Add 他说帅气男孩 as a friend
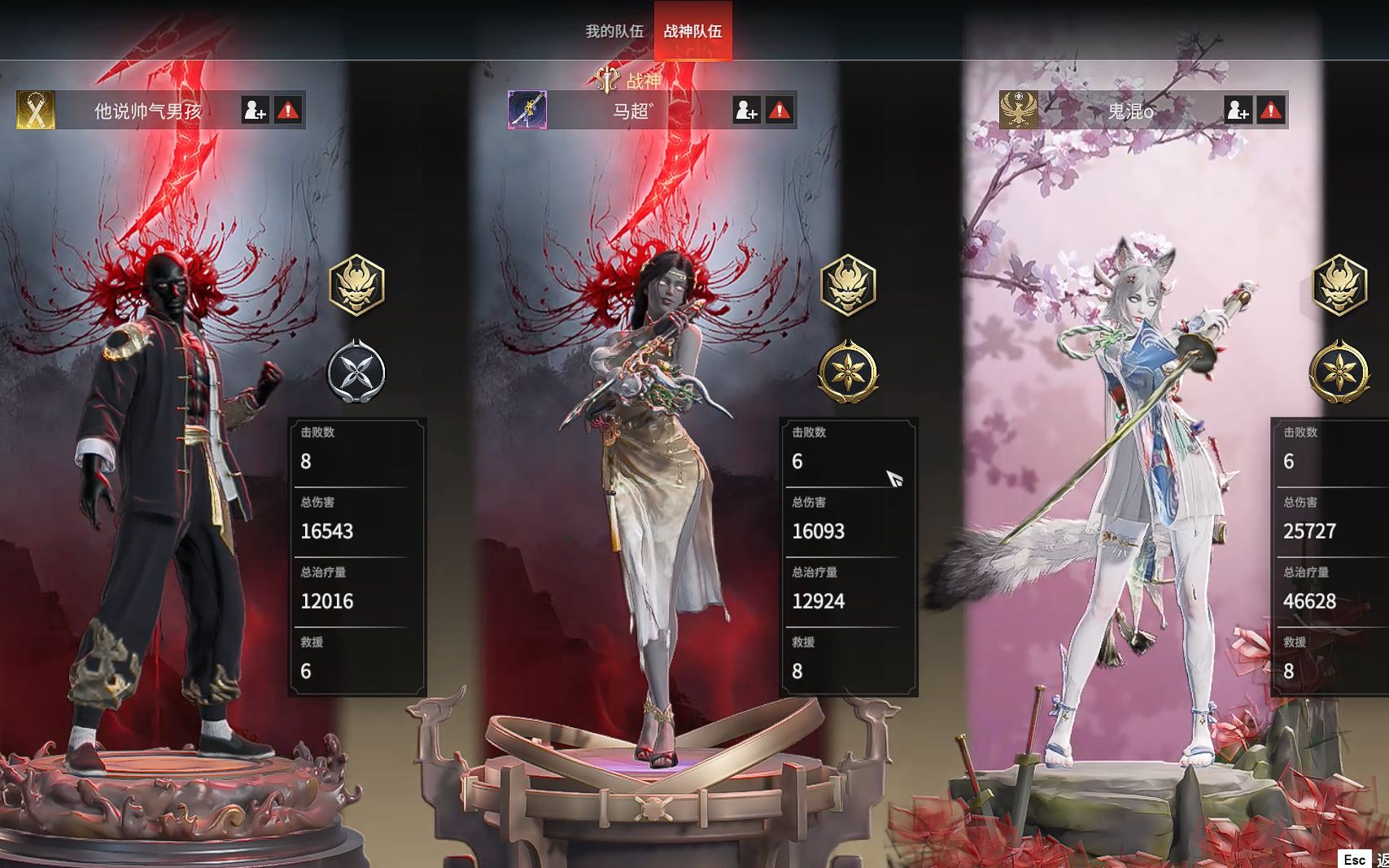The width and height of the screenshot is (1389, 868). [x=255, y=110]
